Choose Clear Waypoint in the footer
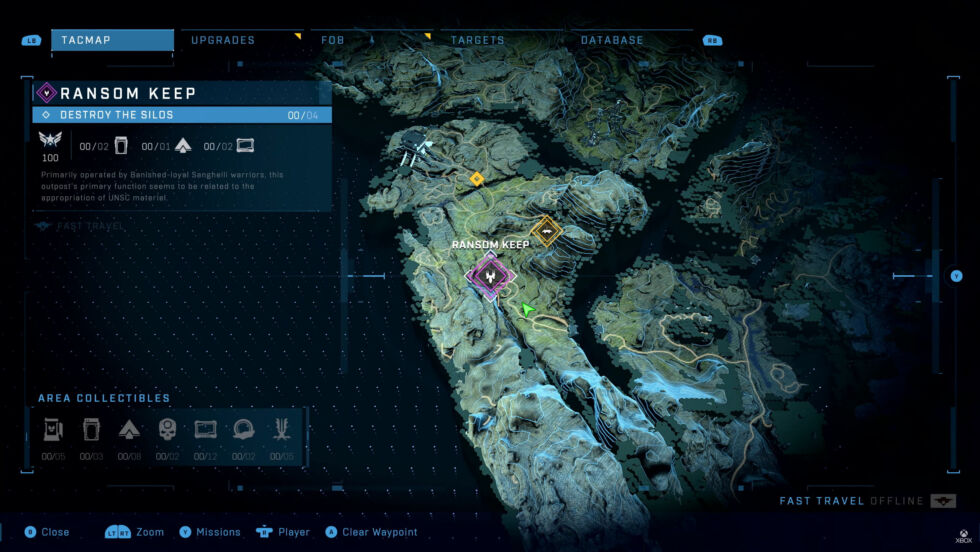 tap(375, 532)
